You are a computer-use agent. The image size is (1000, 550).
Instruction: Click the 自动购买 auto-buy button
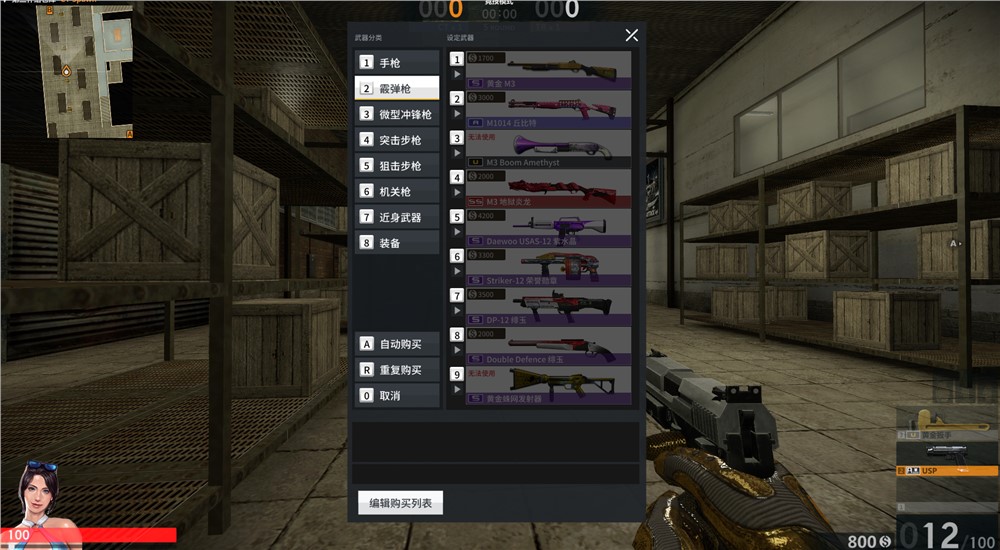point(397,344)
